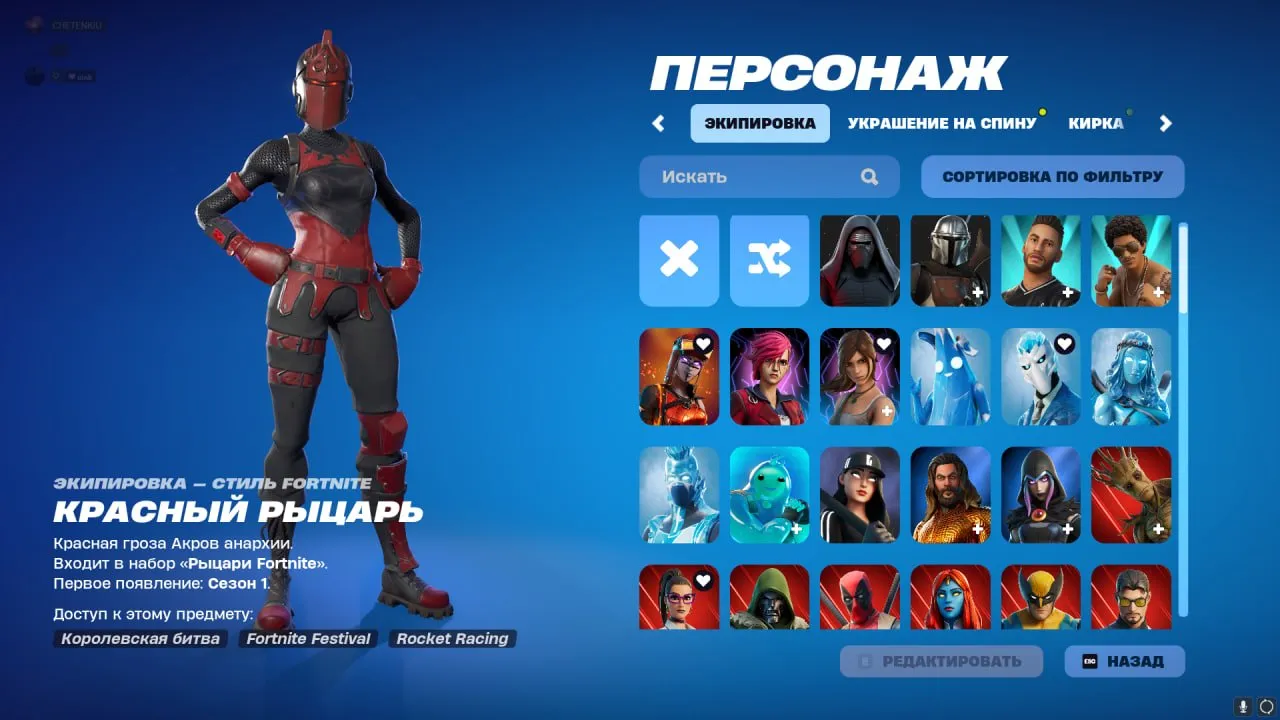This screenshot has height=720, width=1280.
Task: Switch to the УКРАШЕНИЕ НА СПИНУ tab
Action: [x=942, y=122]
